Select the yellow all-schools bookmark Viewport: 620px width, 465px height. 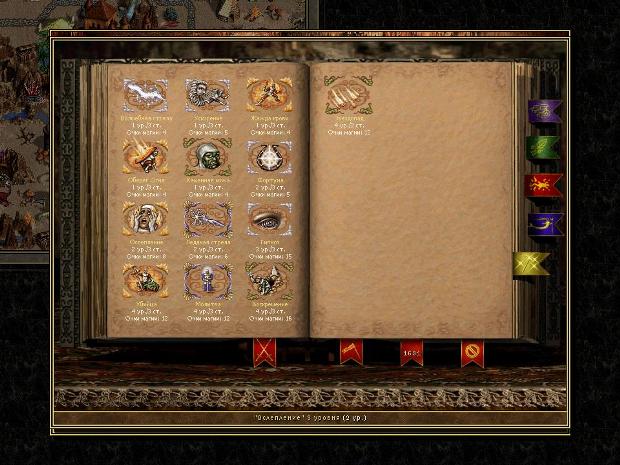pos(532,263)
